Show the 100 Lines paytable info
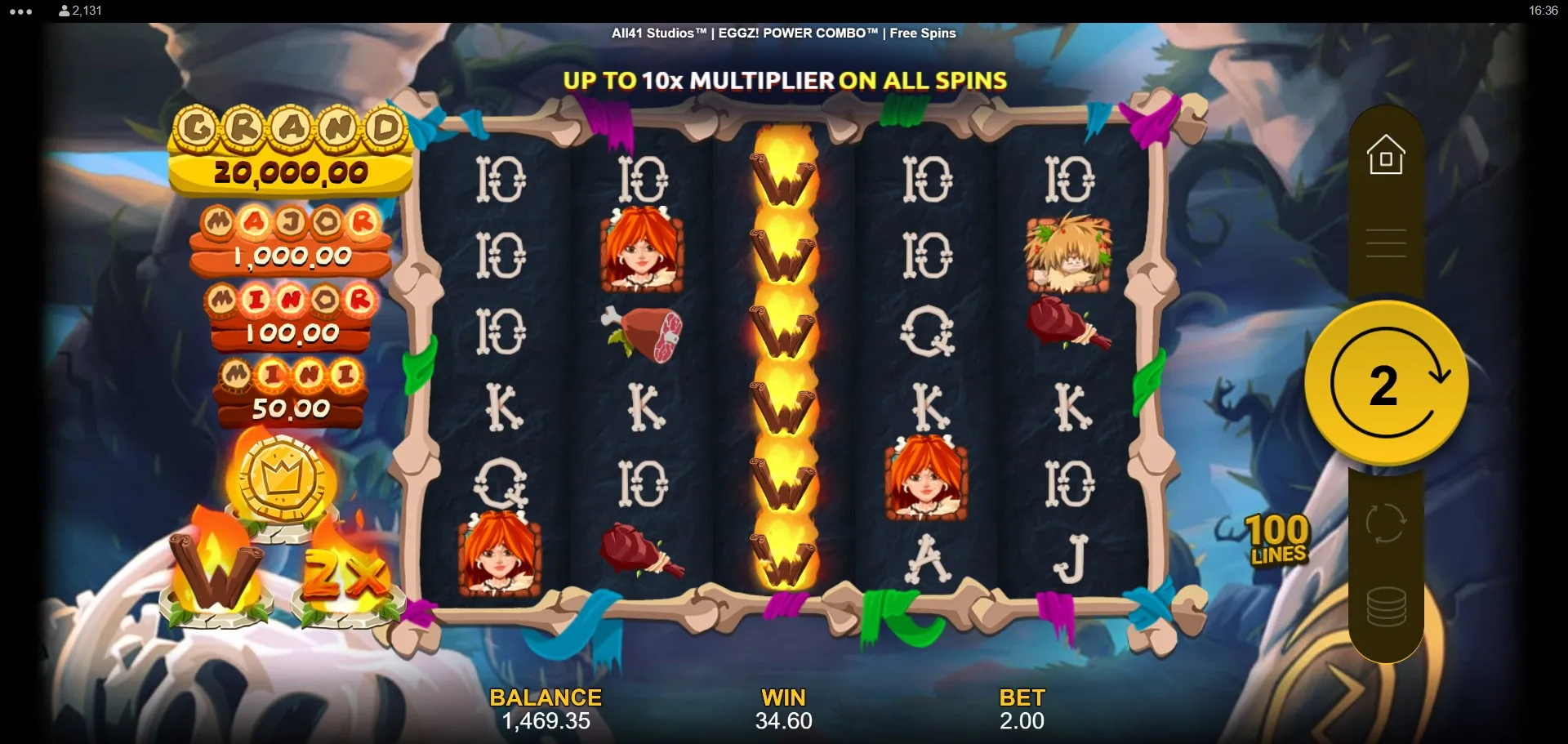 click(1278, 540)
